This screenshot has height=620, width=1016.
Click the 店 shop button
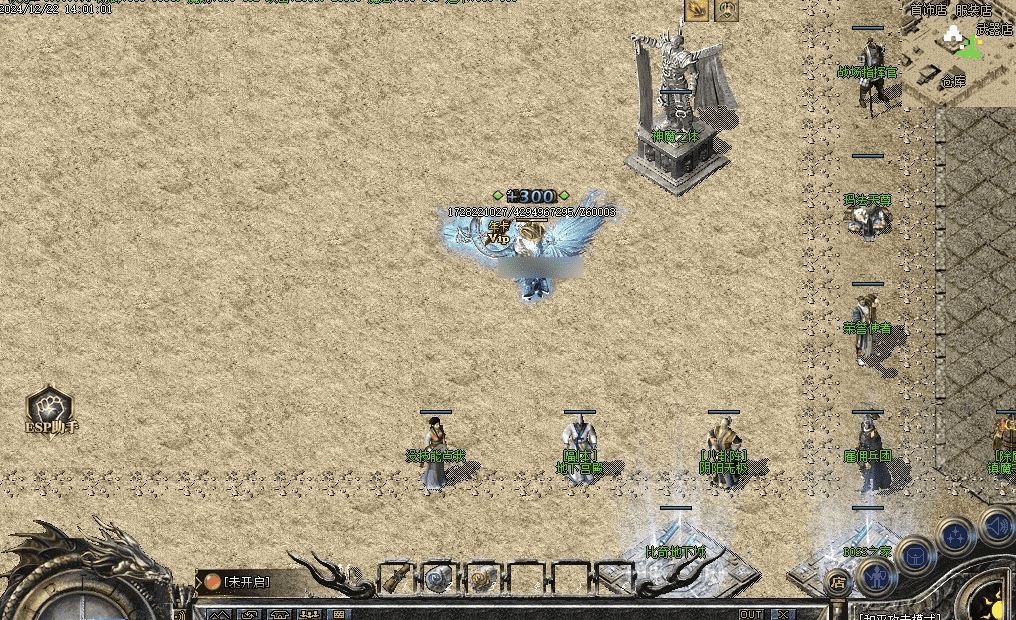pyautogui.click(x=839, y=581)
